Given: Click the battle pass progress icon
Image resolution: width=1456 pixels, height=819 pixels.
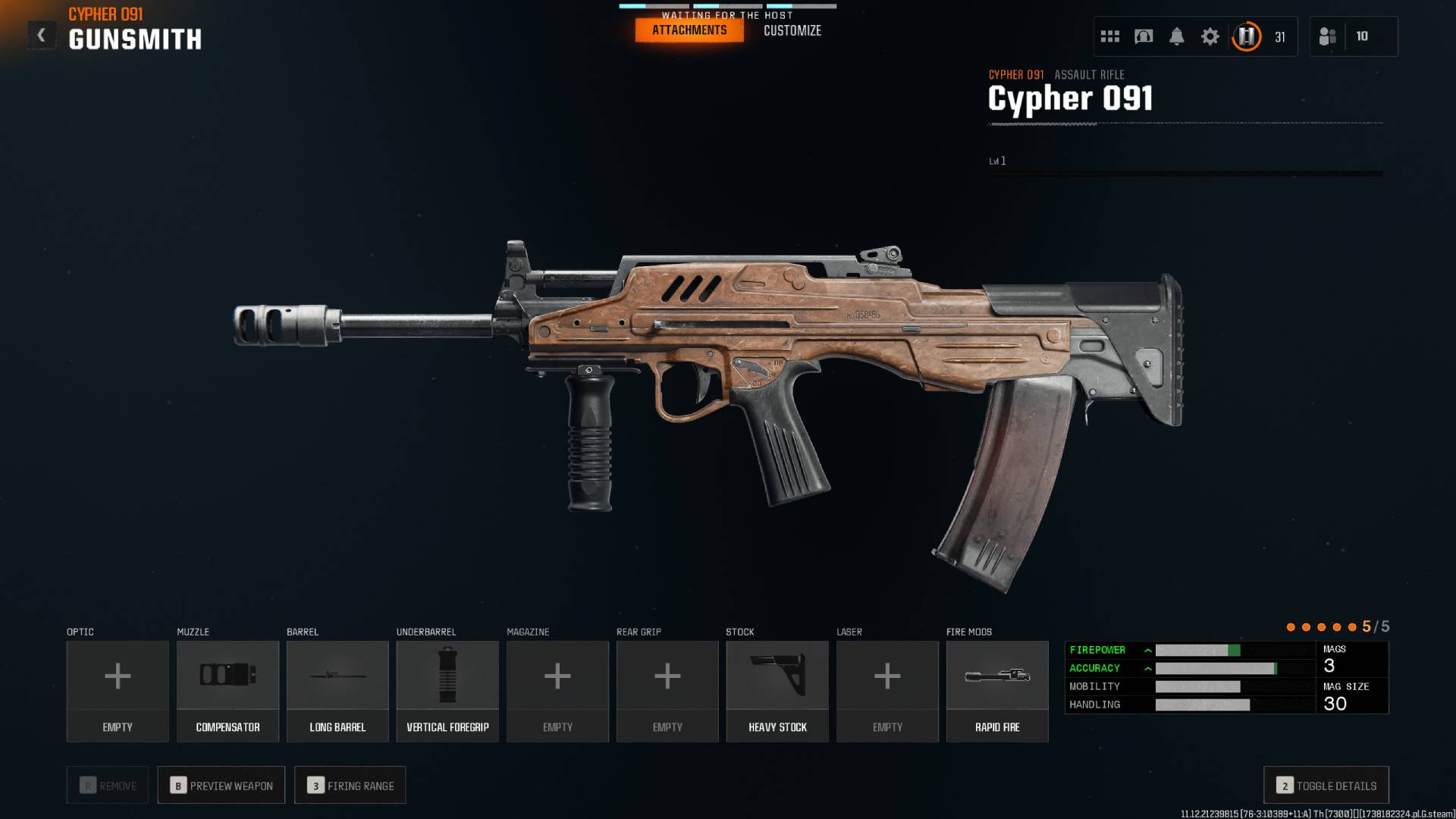Looking at the screenshot, I should [1246, 36].
